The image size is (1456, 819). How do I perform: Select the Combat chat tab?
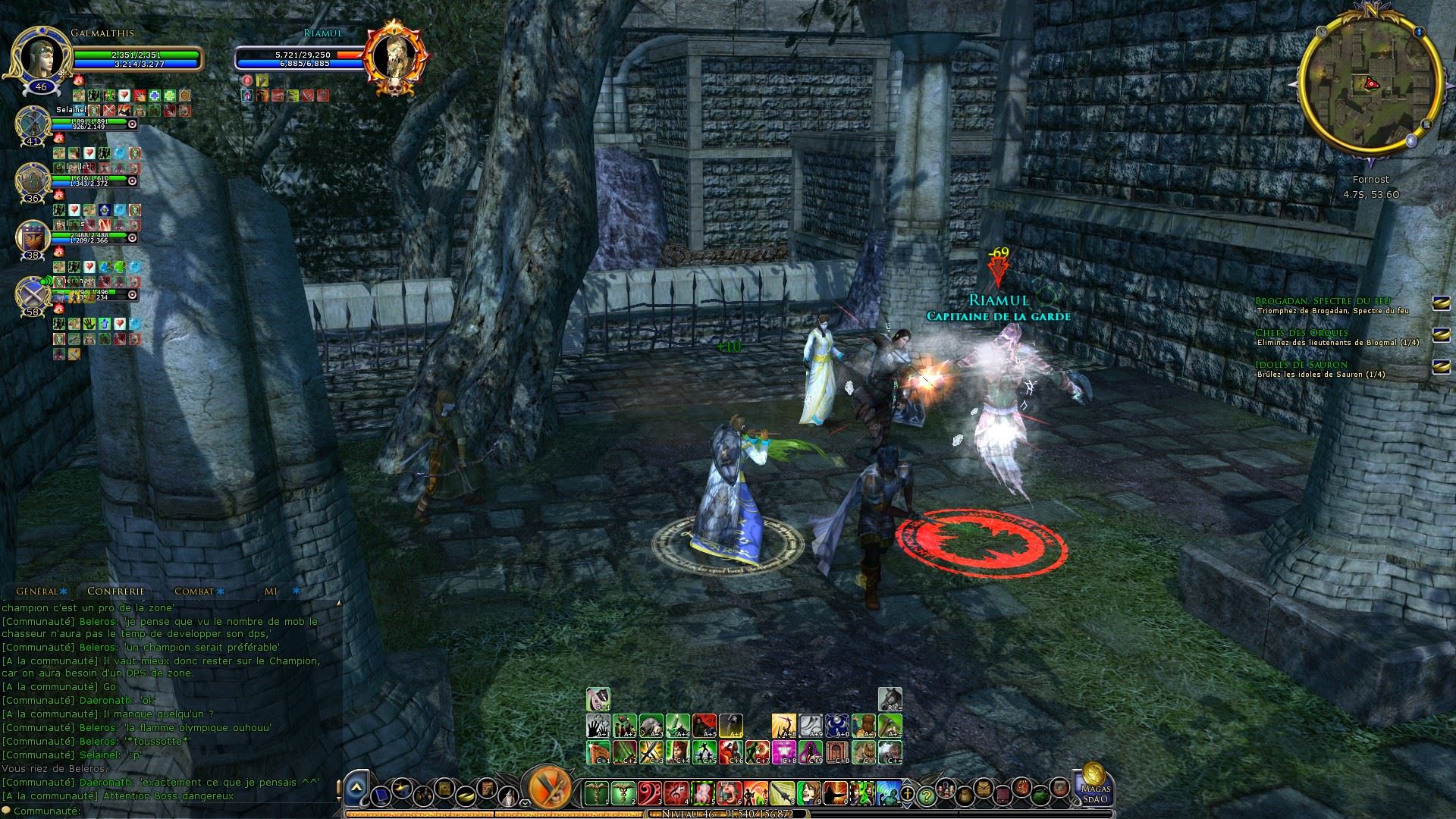(194, 591)
